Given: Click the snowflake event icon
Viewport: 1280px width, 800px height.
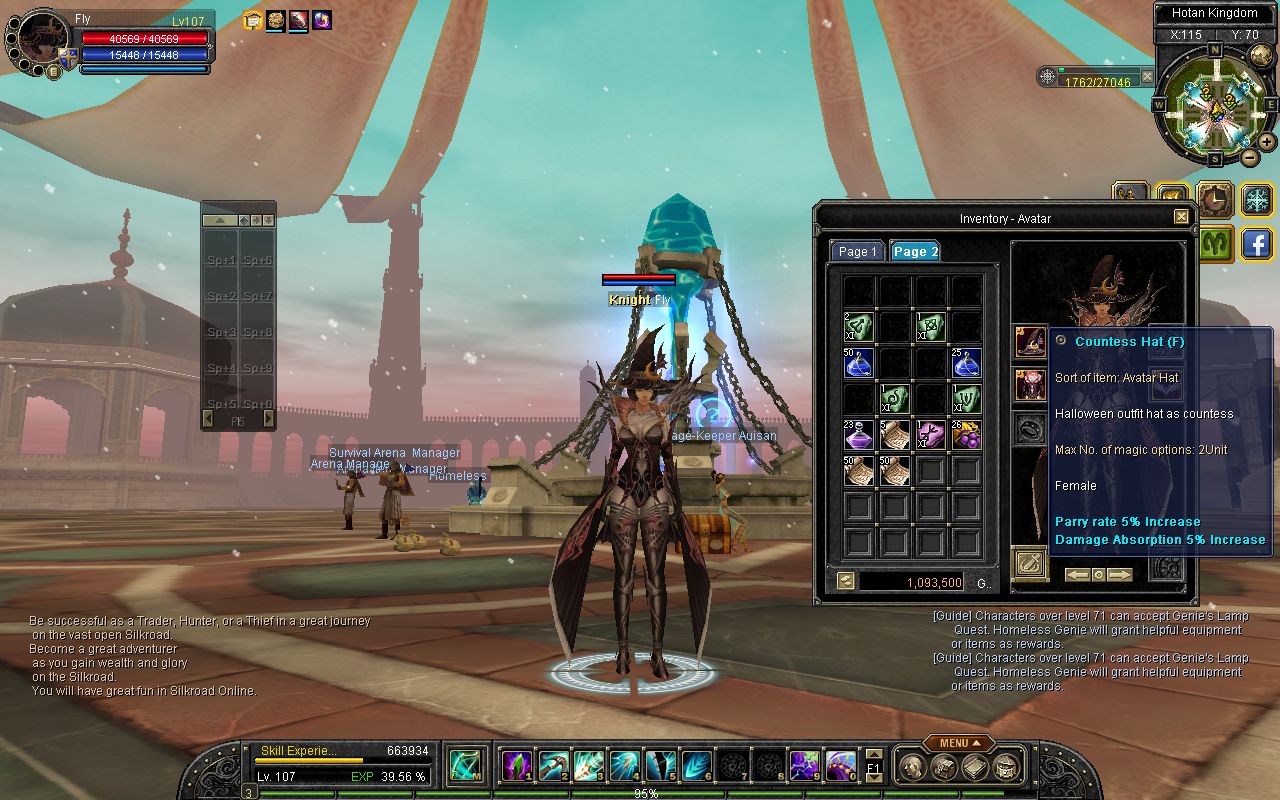Looking at the screenshot, I should pyautogui.click(x=1256, y=199).
